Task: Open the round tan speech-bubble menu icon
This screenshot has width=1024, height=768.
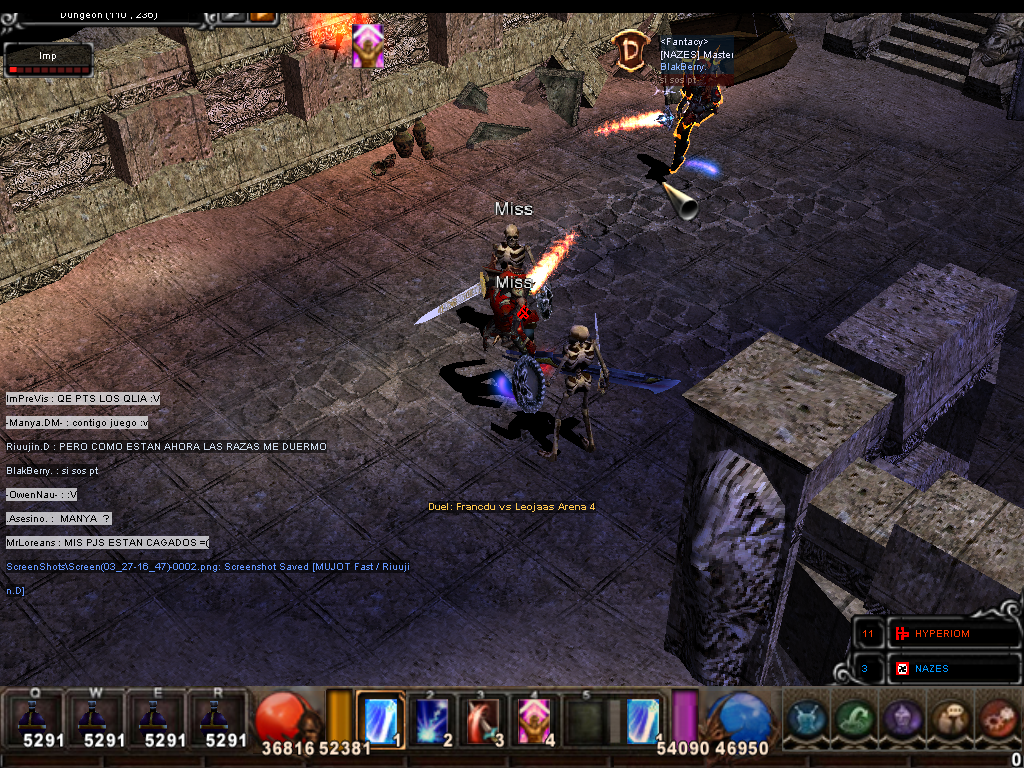Action: coord(949,720)
